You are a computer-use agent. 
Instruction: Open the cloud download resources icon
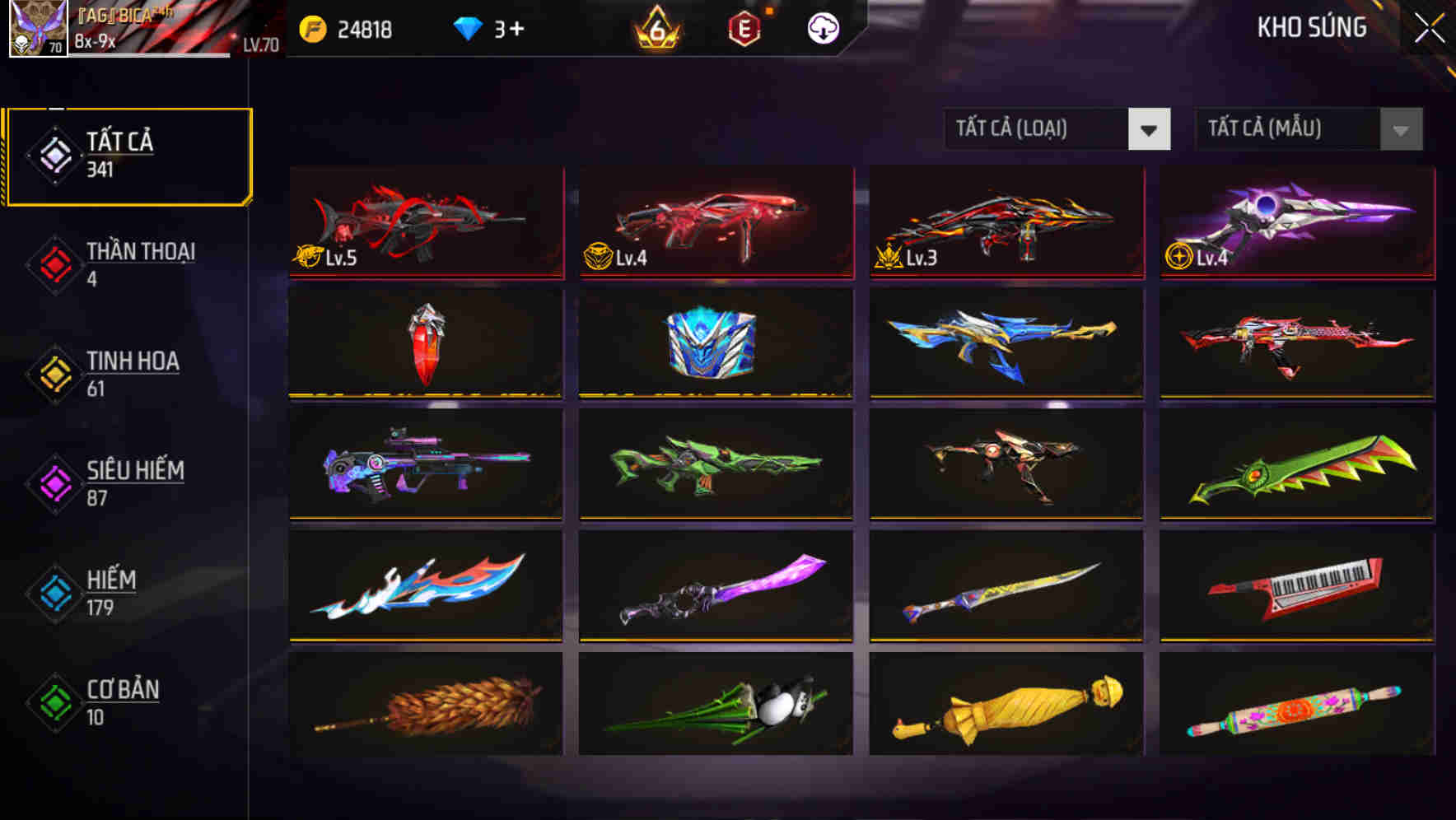[x=824, y=27]
